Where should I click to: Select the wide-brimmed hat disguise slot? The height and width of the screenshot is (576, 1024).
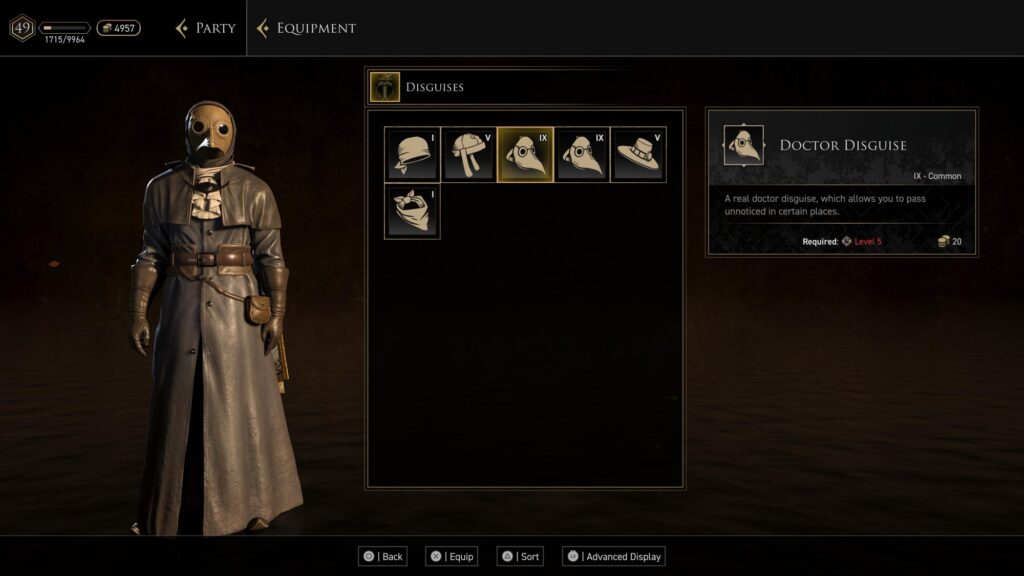click(638, 154)
